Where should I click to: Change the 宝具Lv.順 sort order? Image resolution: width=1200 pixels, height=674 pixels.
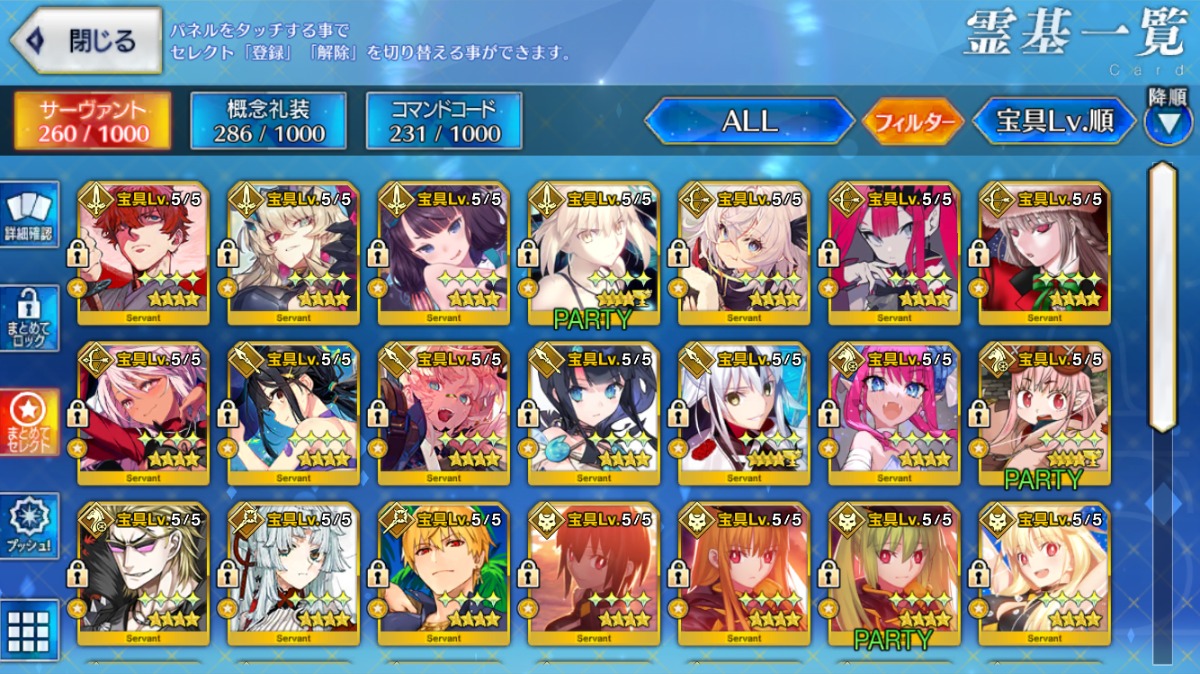1055,122
